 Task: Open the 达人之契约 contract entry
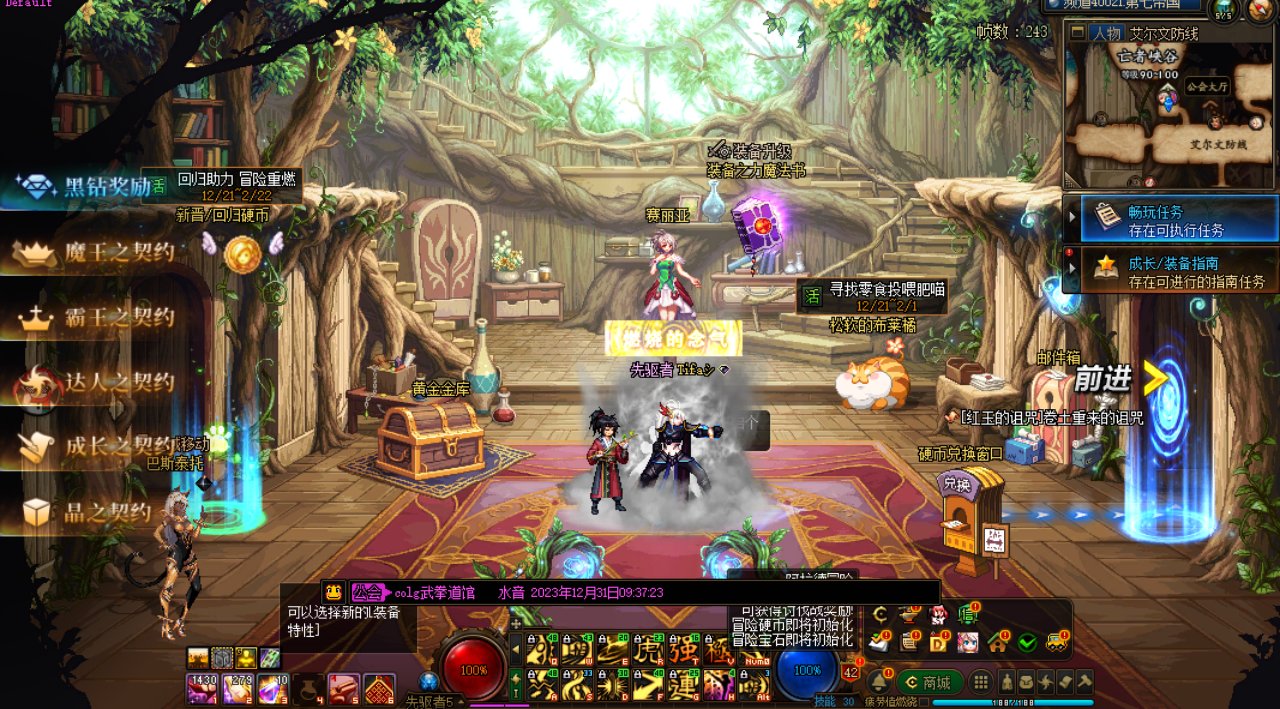tap(95, 383)
